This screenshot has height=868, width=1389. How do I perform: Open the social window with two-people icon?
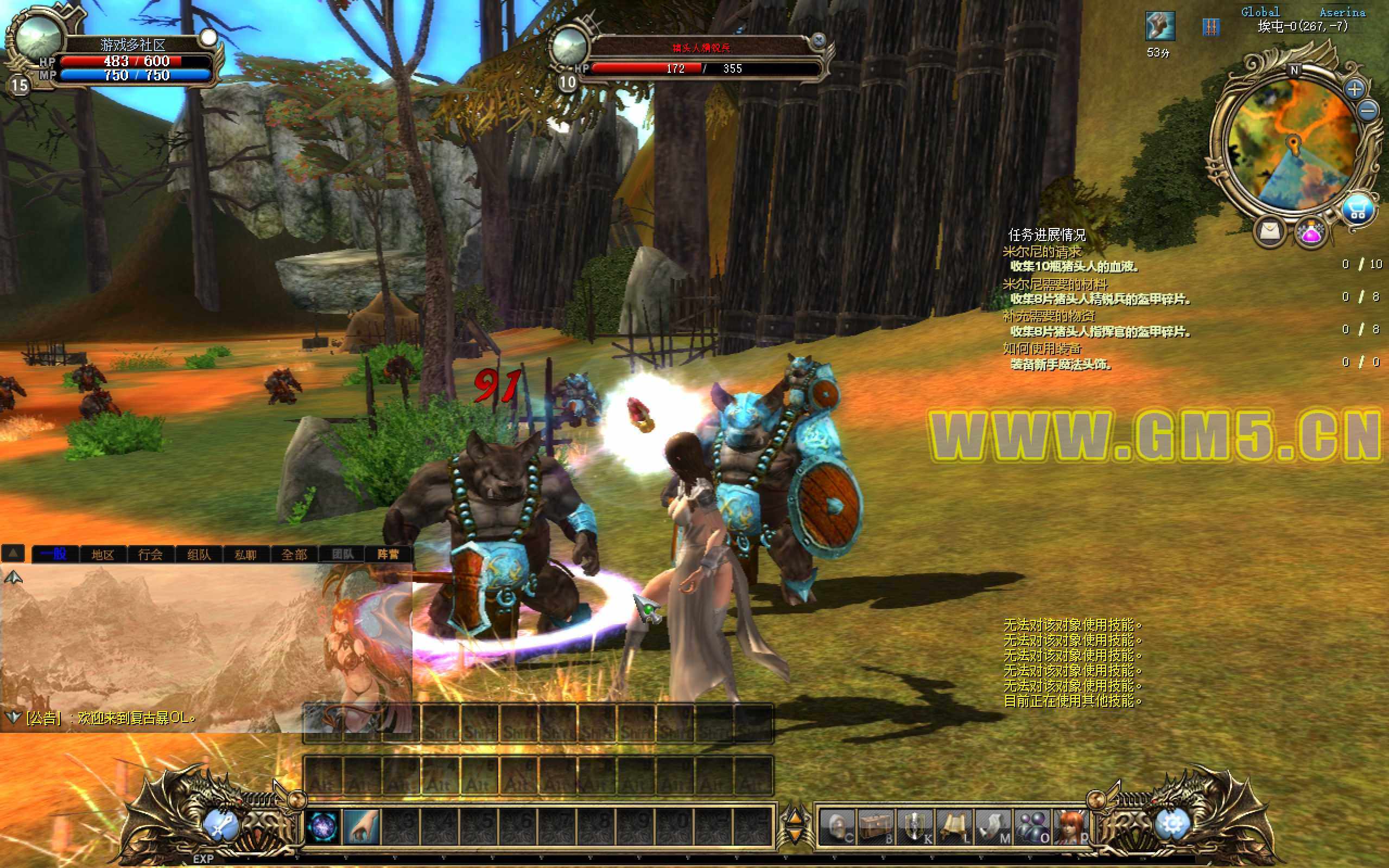click(x=1032, y=827)
